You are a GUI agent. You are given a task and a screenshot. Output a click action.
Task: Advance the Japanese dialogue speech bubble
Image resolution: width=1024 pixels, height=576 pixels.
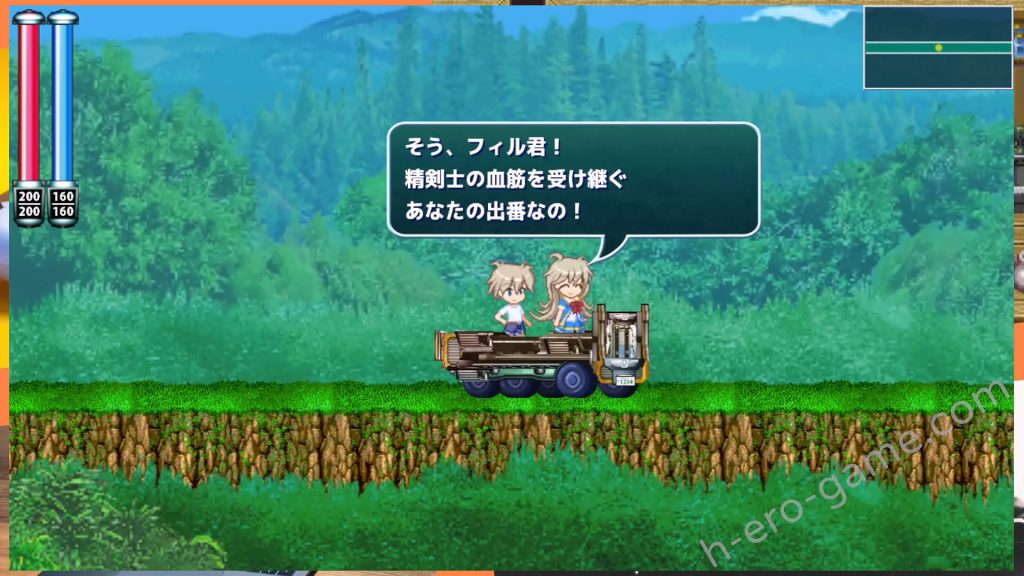coord(573,179)
